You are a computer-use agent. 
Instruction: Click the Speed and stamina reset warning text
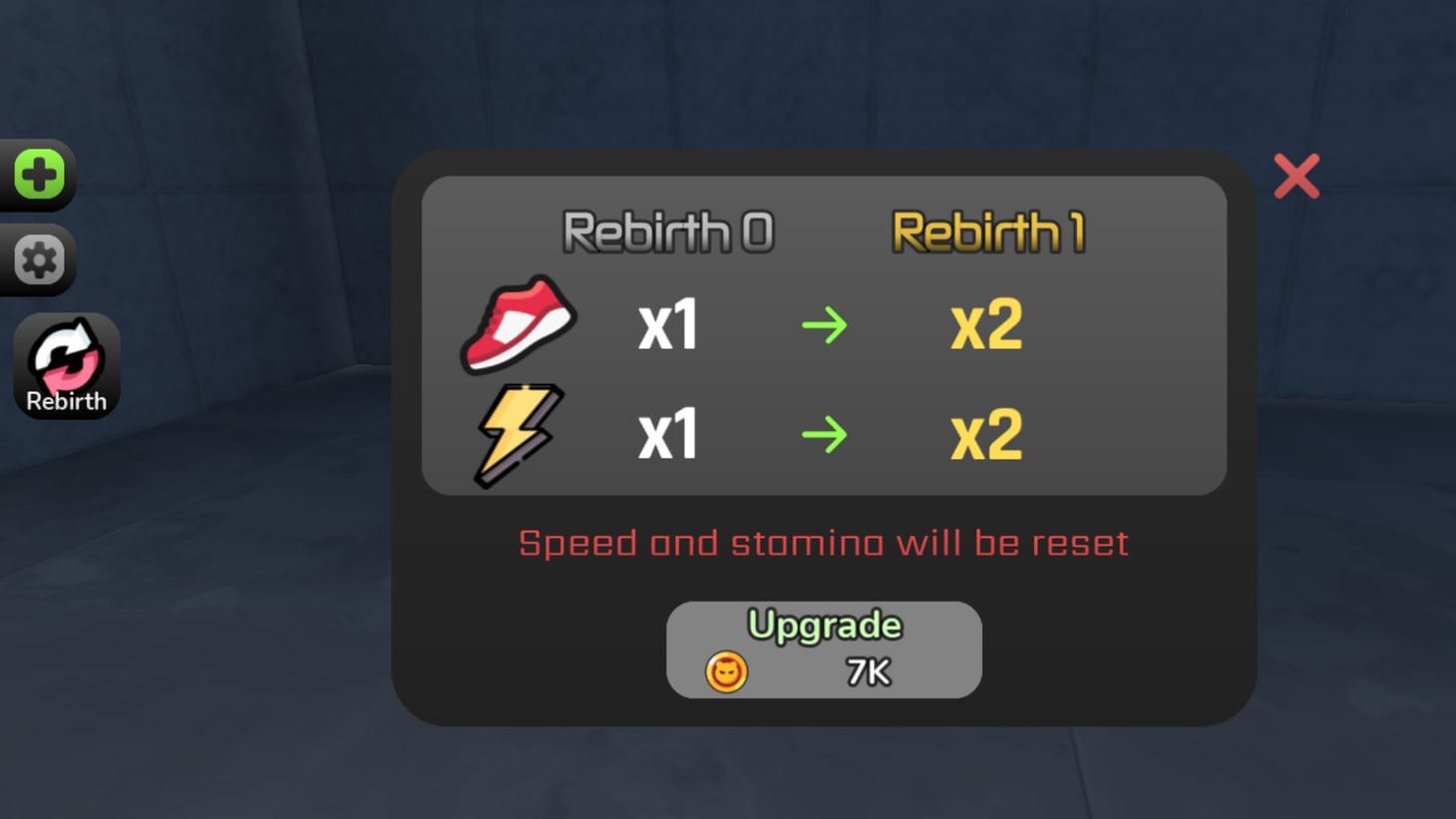[x=822, y=543]
